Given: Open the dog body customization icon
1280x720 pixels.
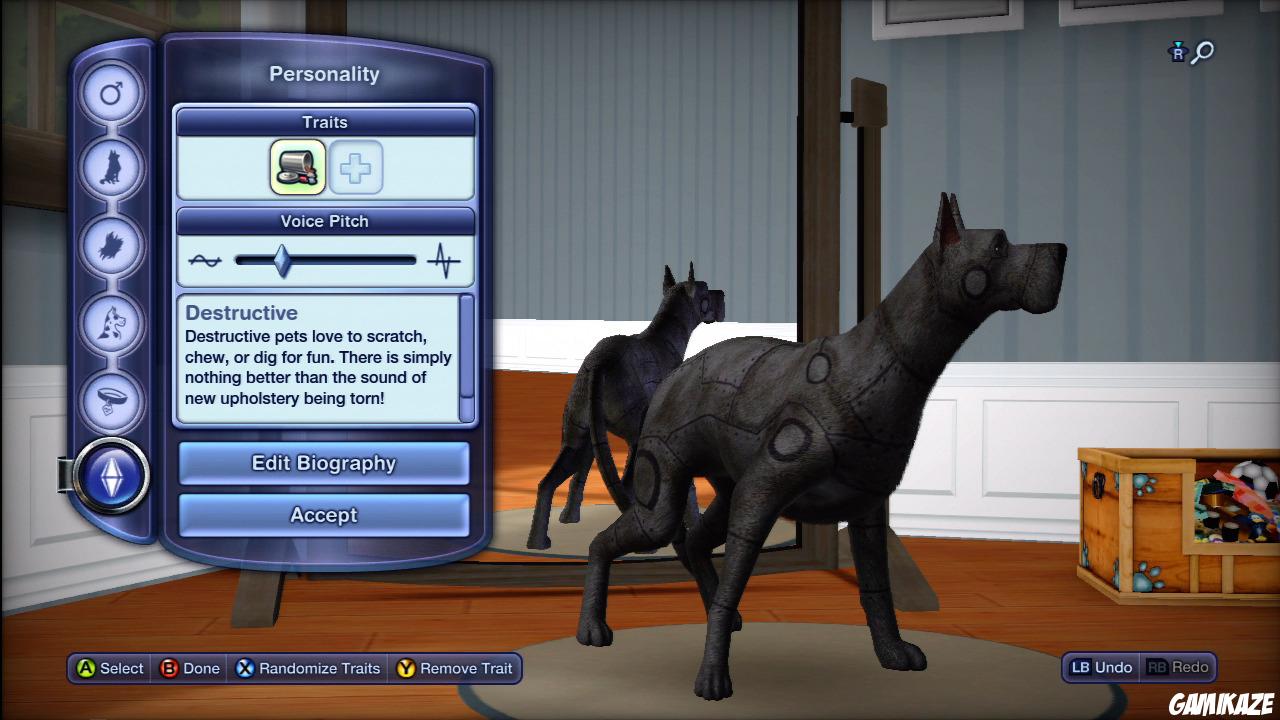Looking at the screenshot, I should point(112,168).
